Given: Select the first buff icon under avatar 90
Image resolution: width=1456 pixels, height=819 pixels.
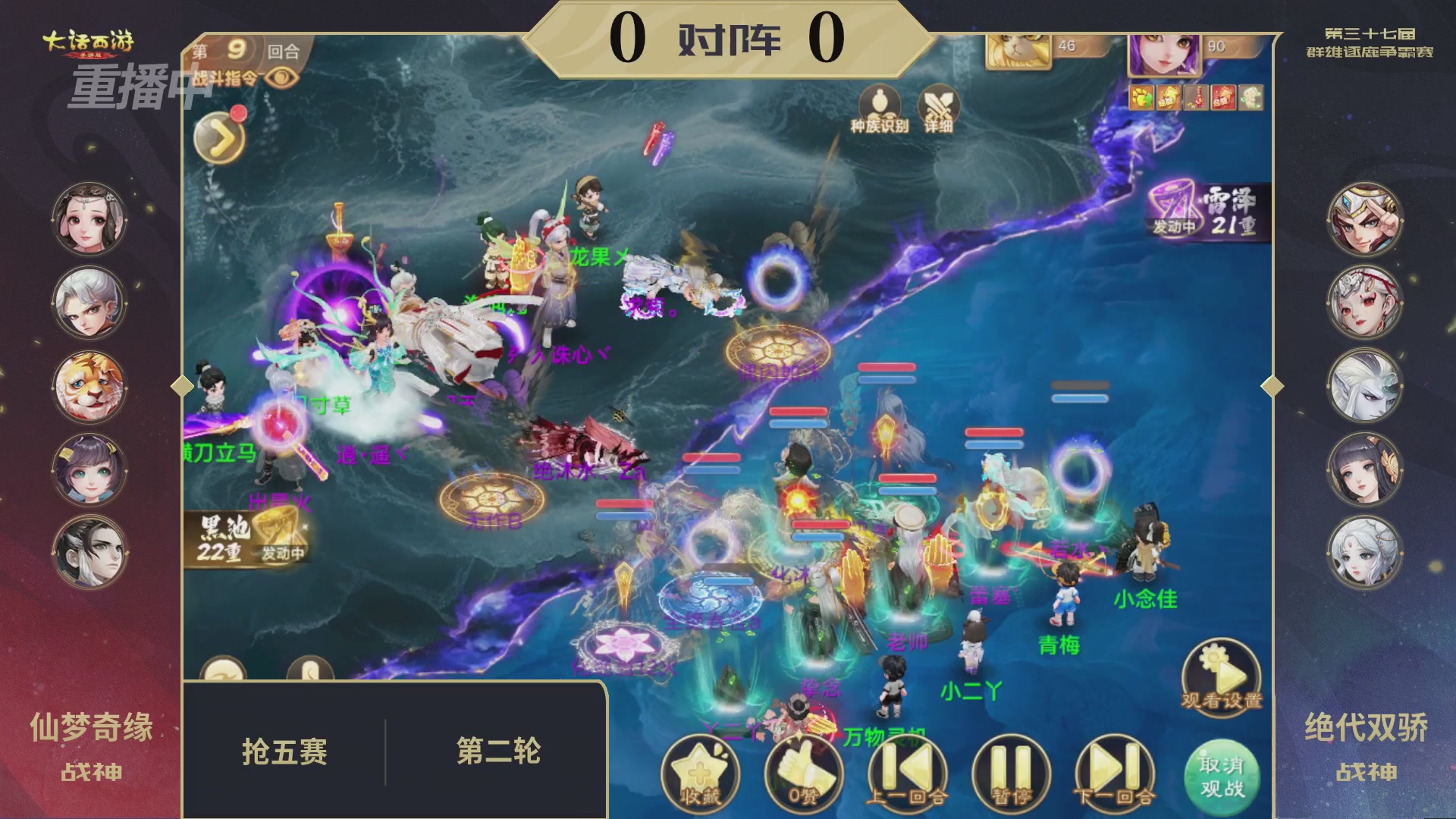Looking at the screenshot, I should 1141,98.
